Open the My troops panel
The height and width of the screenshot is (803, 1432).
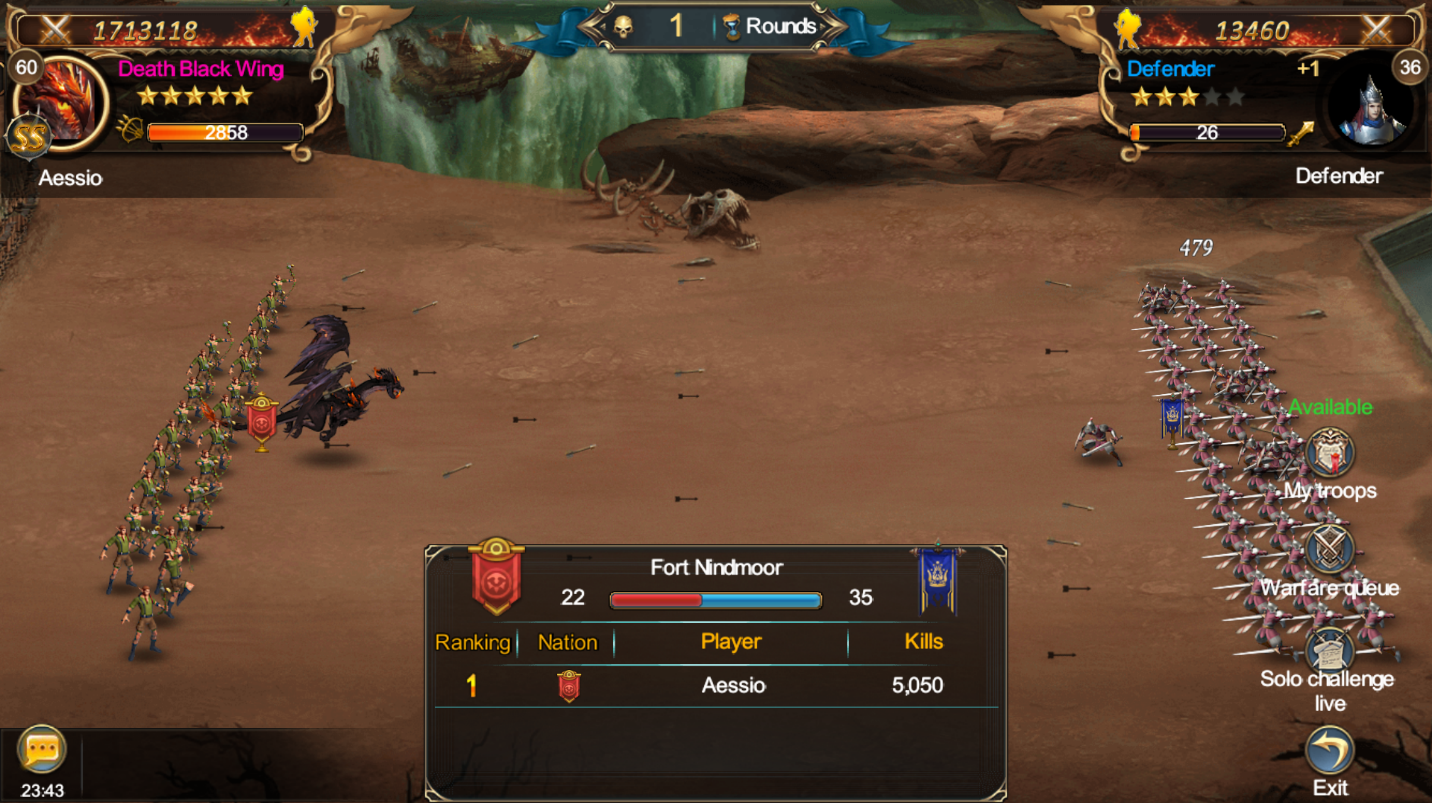click(x=1330, y=454)
